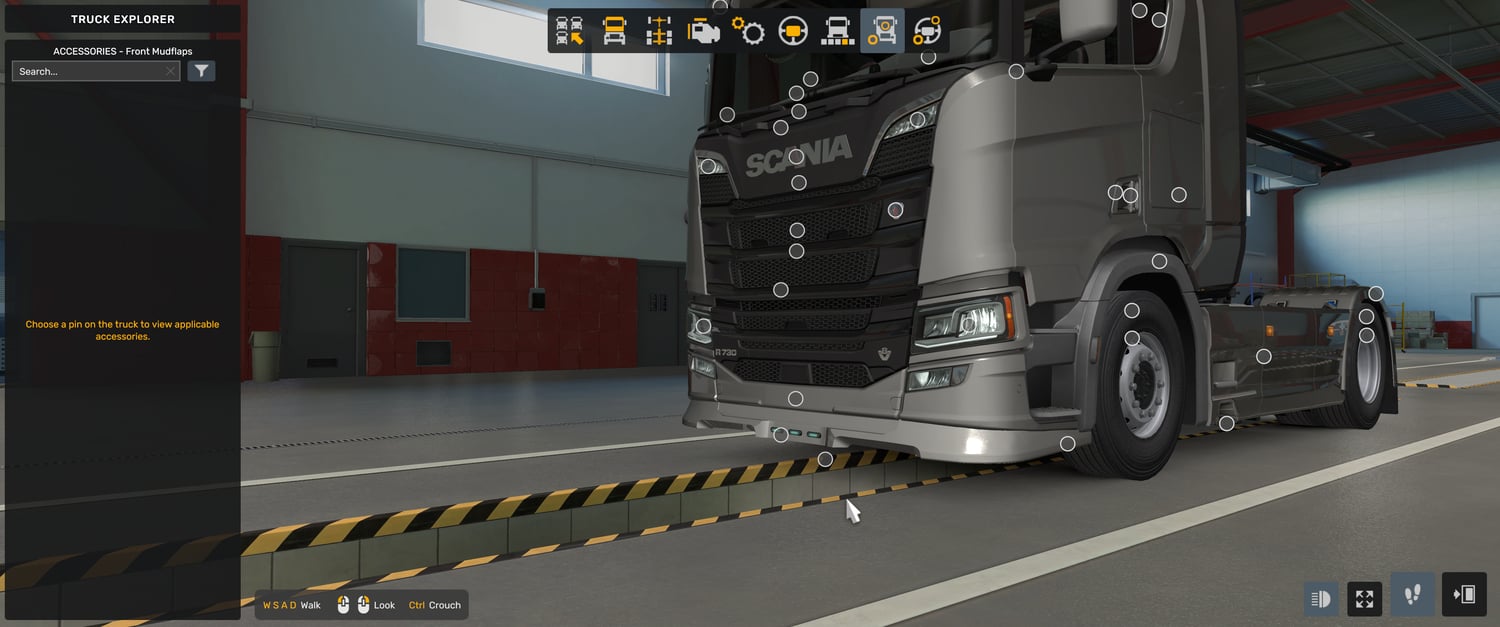Switch to the interior accessory pins category
The height and width of the screenshot is (627, 1500).
927,31
